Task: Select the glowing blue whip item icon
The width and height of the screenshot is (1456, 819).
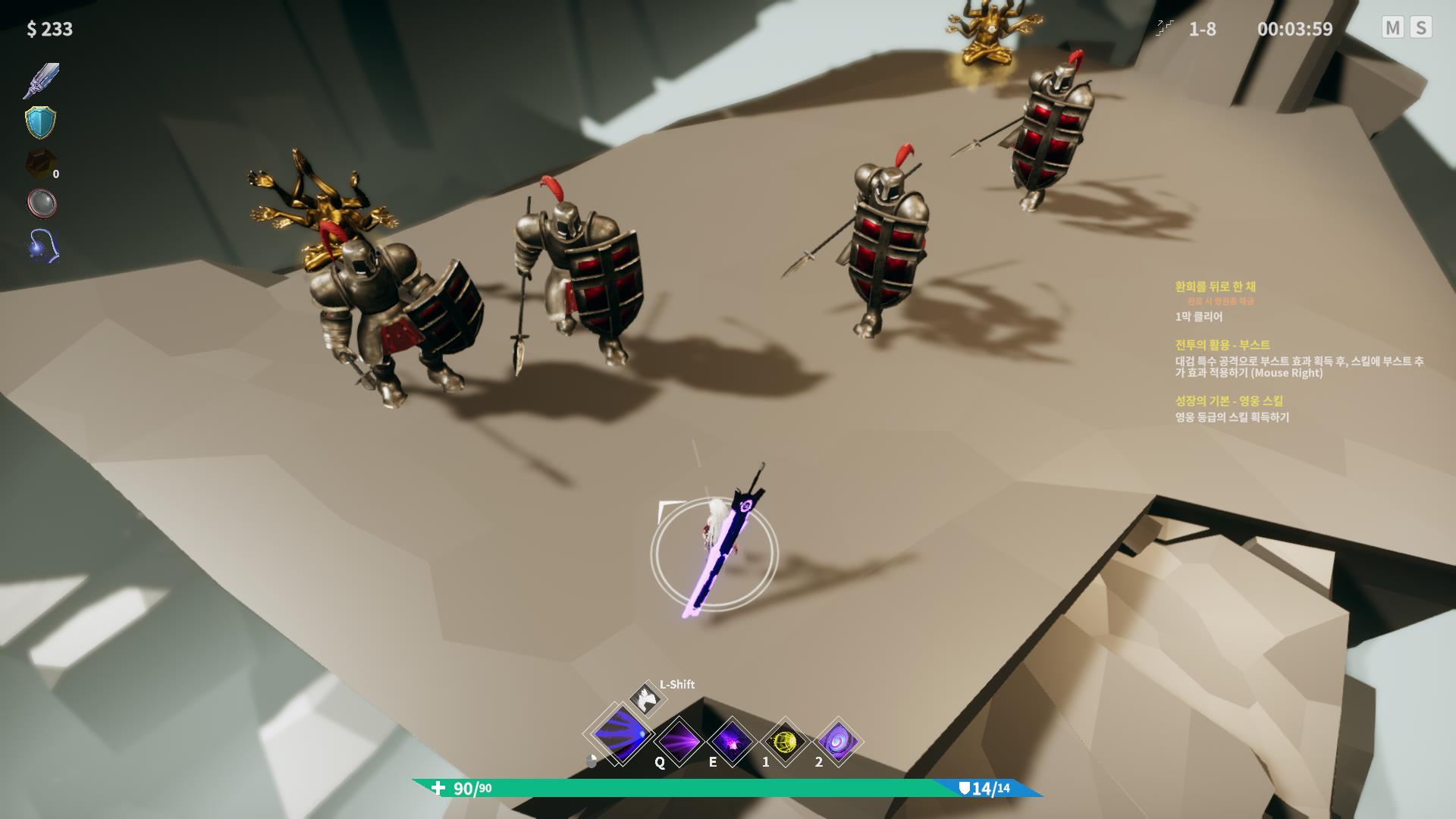Action: click(42, 246)
